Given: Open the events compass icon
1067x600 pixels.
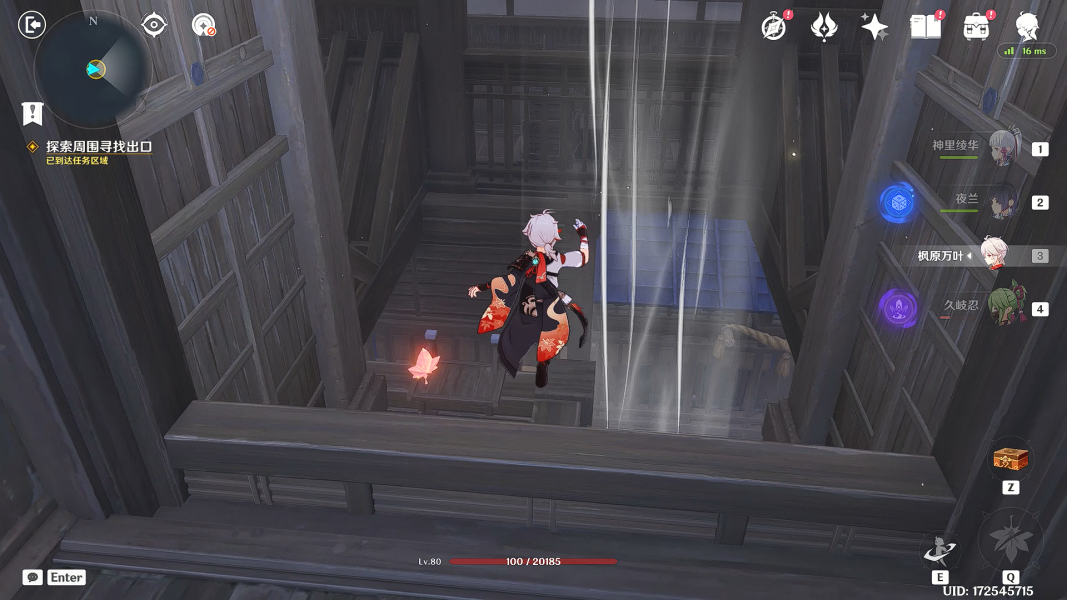Looking at the screenshot, I should [x=774, y=27].
